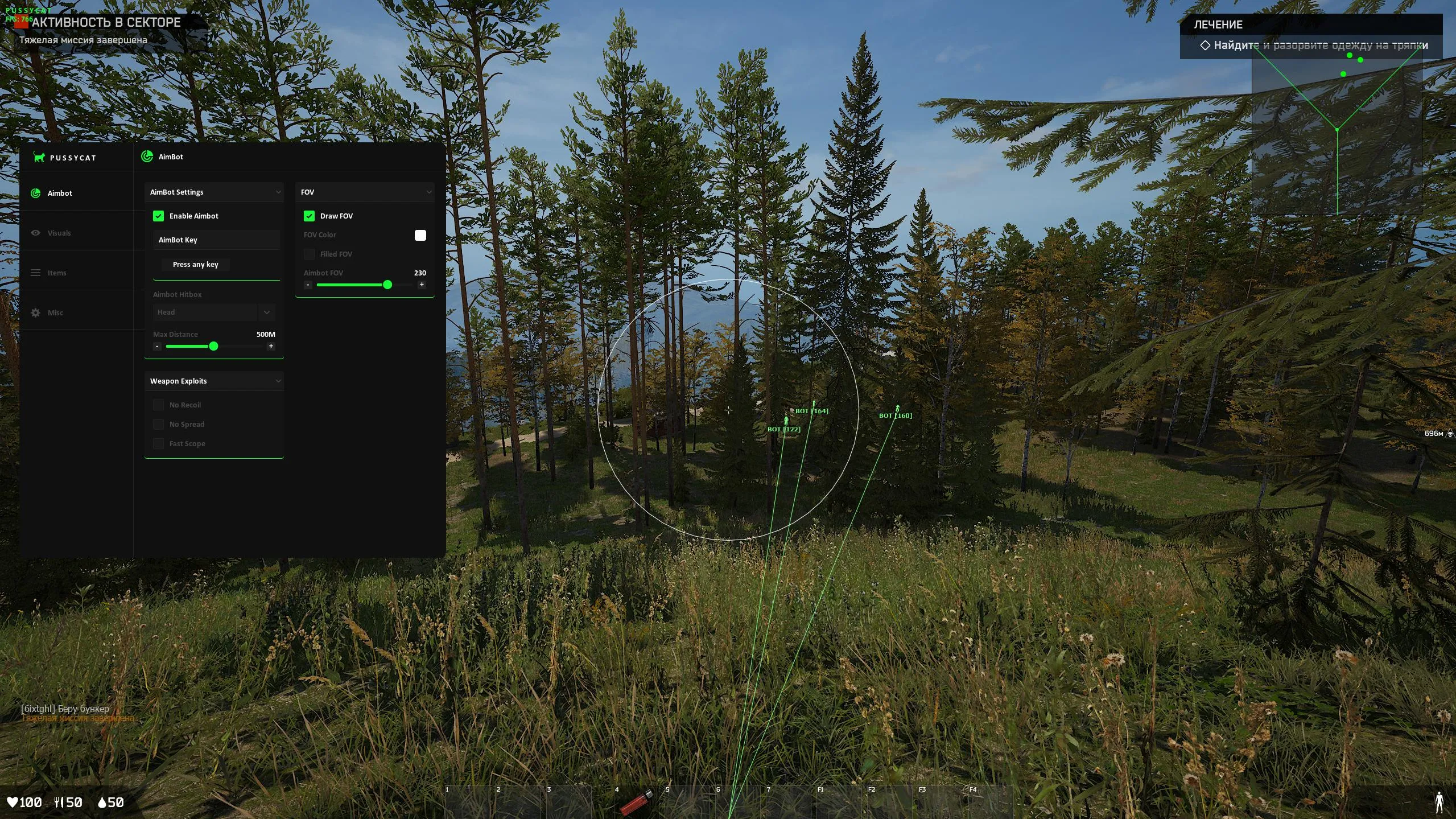
Task: Click the Press any key bind button
Action: point(195,265)
